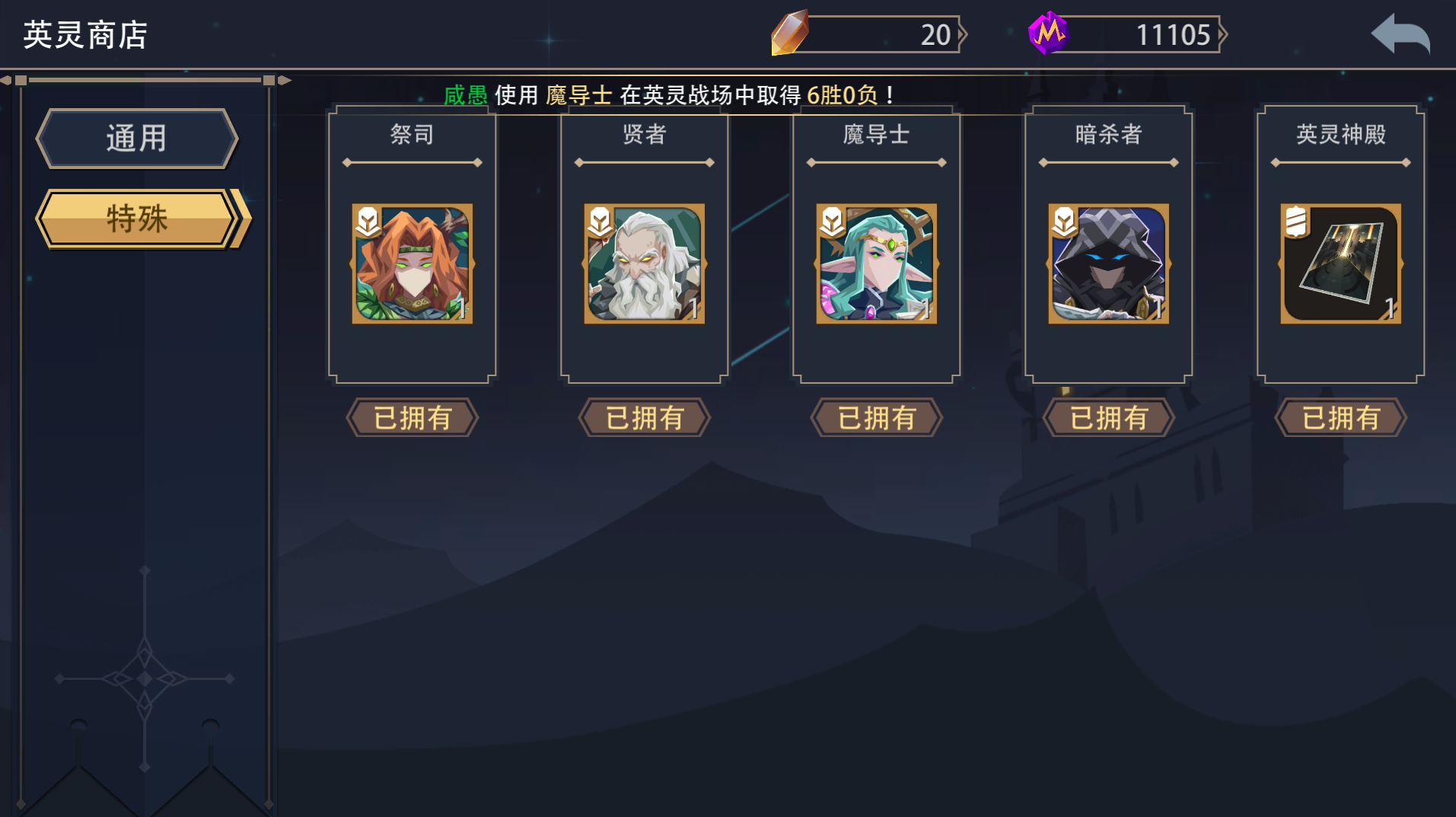Select the 祭司 hero portrait icon
1456x817 pixels.
411,264
